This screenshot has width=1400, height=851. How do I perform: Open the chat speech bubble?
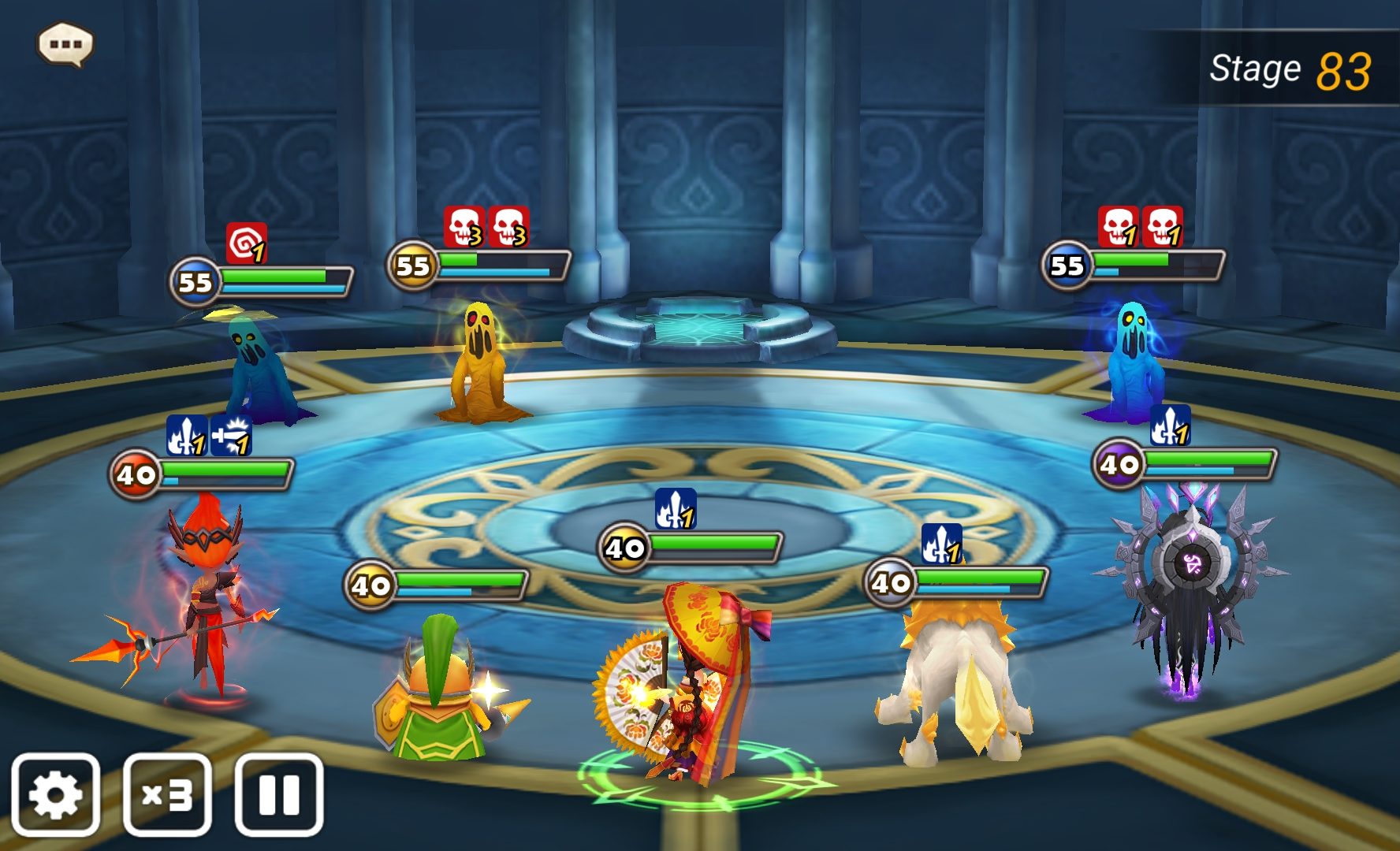pos(65,44)
